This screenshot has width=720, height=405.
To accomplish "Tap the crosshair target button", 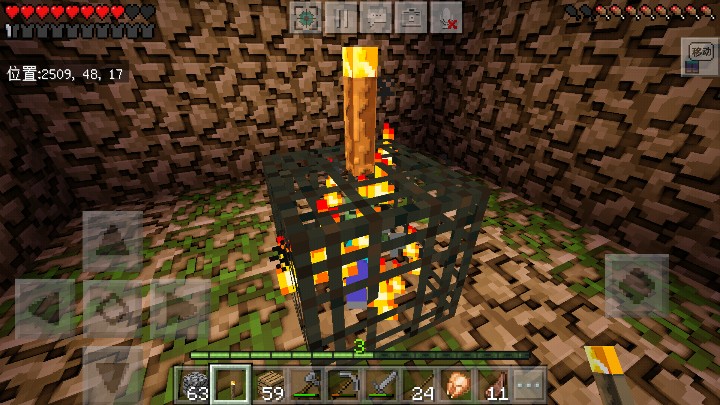I will pyautogui.click(x=307, y=16).
